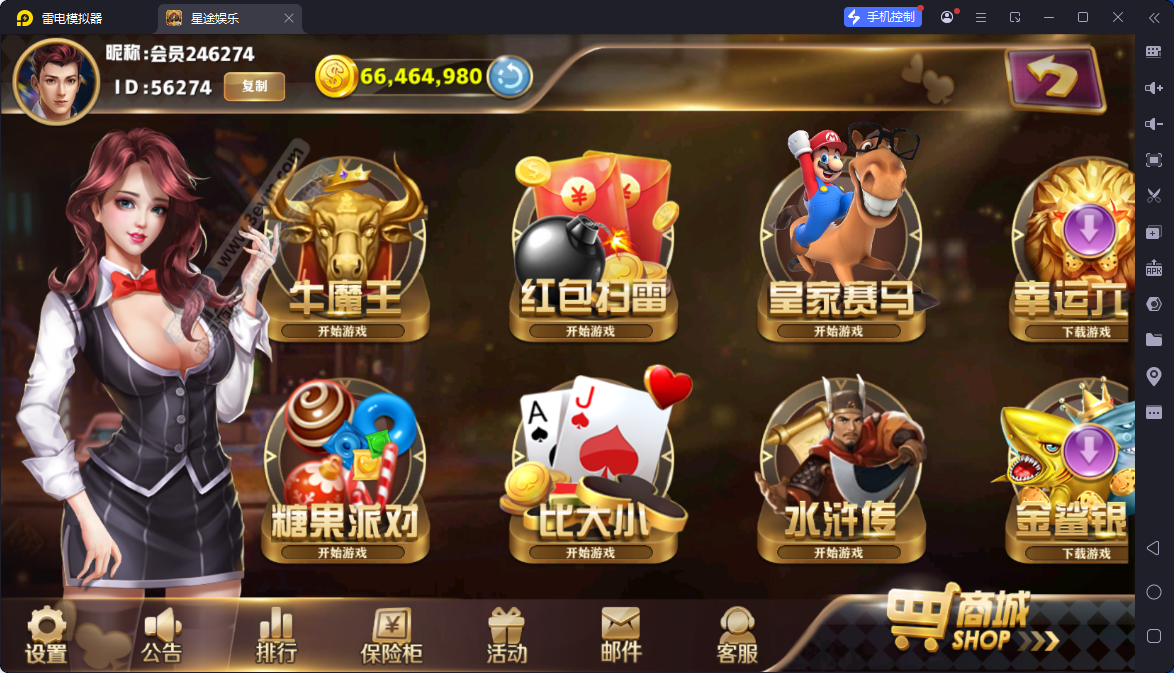This screenshot has width=1174, height=673.
Task: Open the 保险柜 safe
Action: (x=391, y=636)
